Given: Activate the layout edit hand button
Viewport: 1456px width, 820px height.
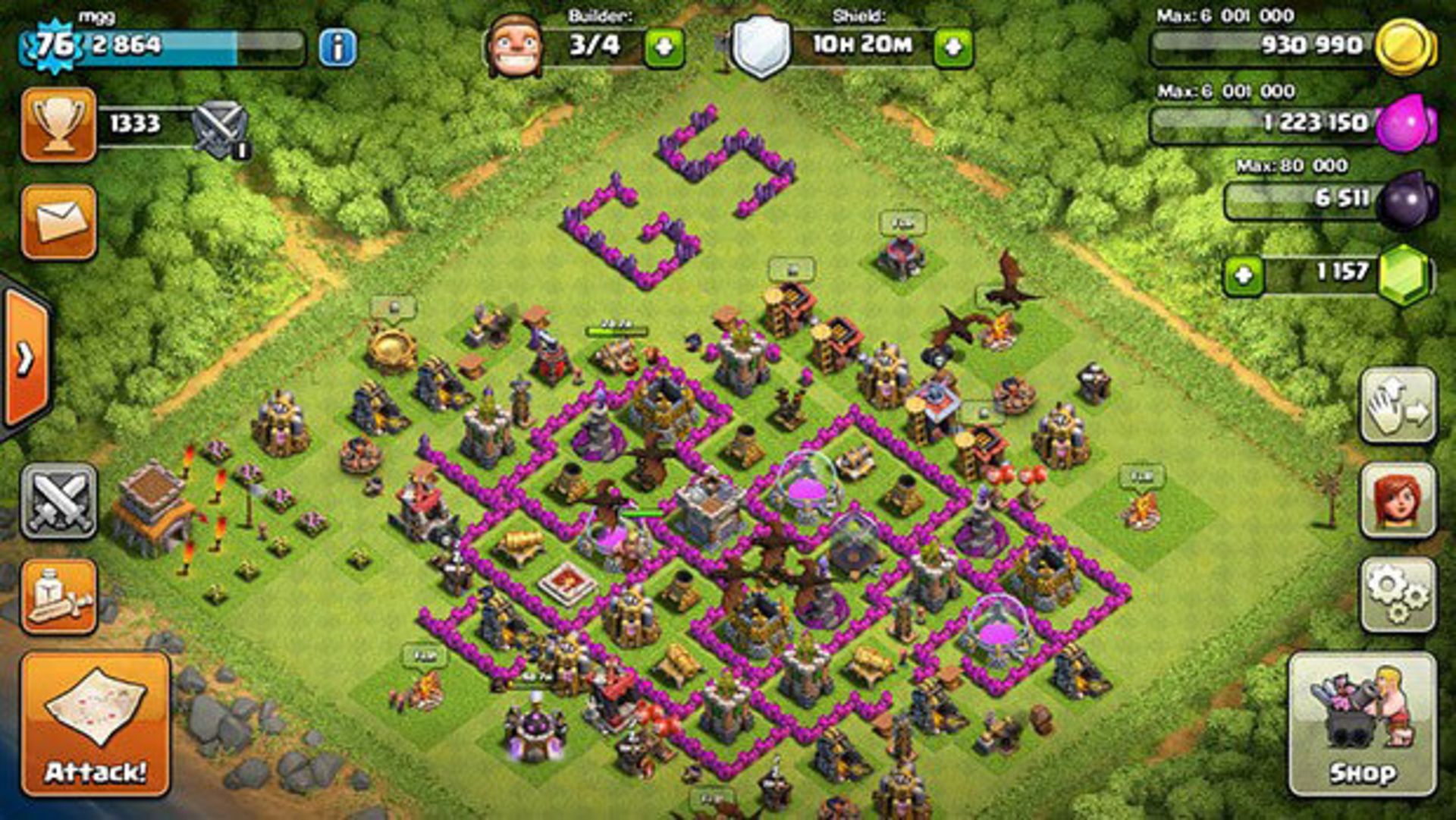Looking at the screenshot, I should tap(1398, 406).
